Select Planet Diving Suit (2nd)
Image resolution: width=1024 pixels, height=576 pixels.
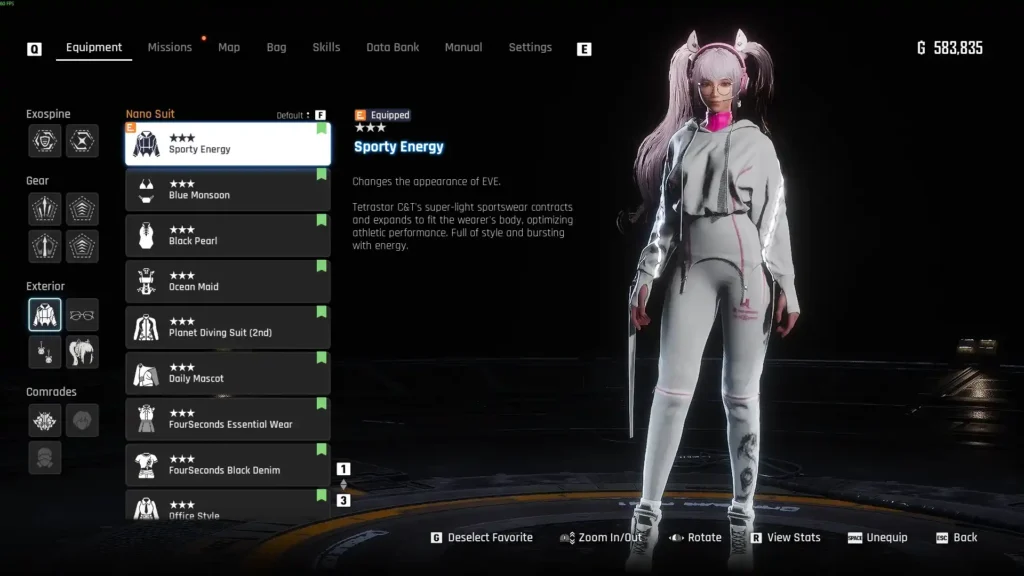pos(228,328)
